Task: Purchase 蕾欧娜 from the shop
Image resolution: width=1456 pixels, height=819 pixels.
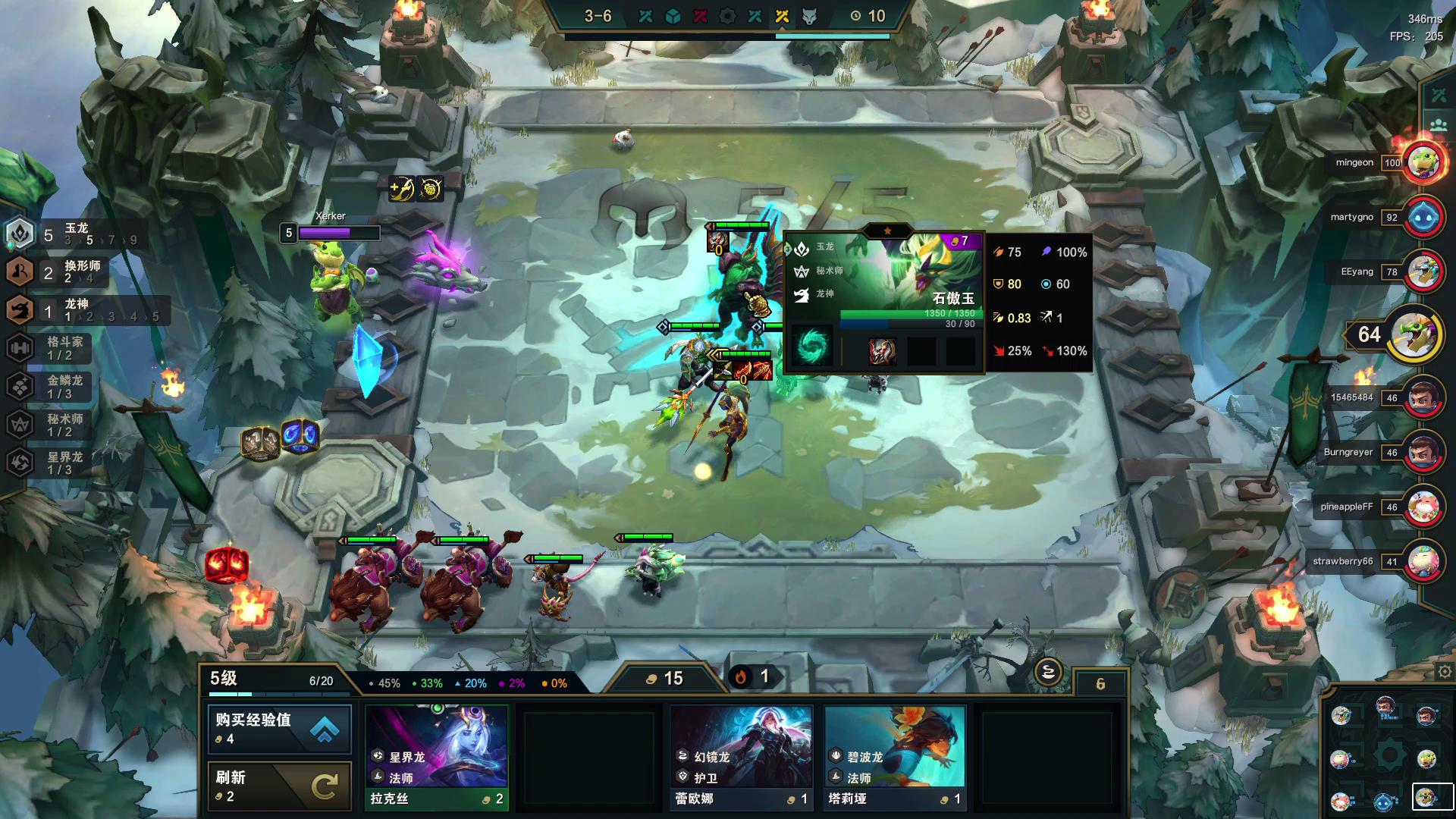Action: tap(742, 757)
